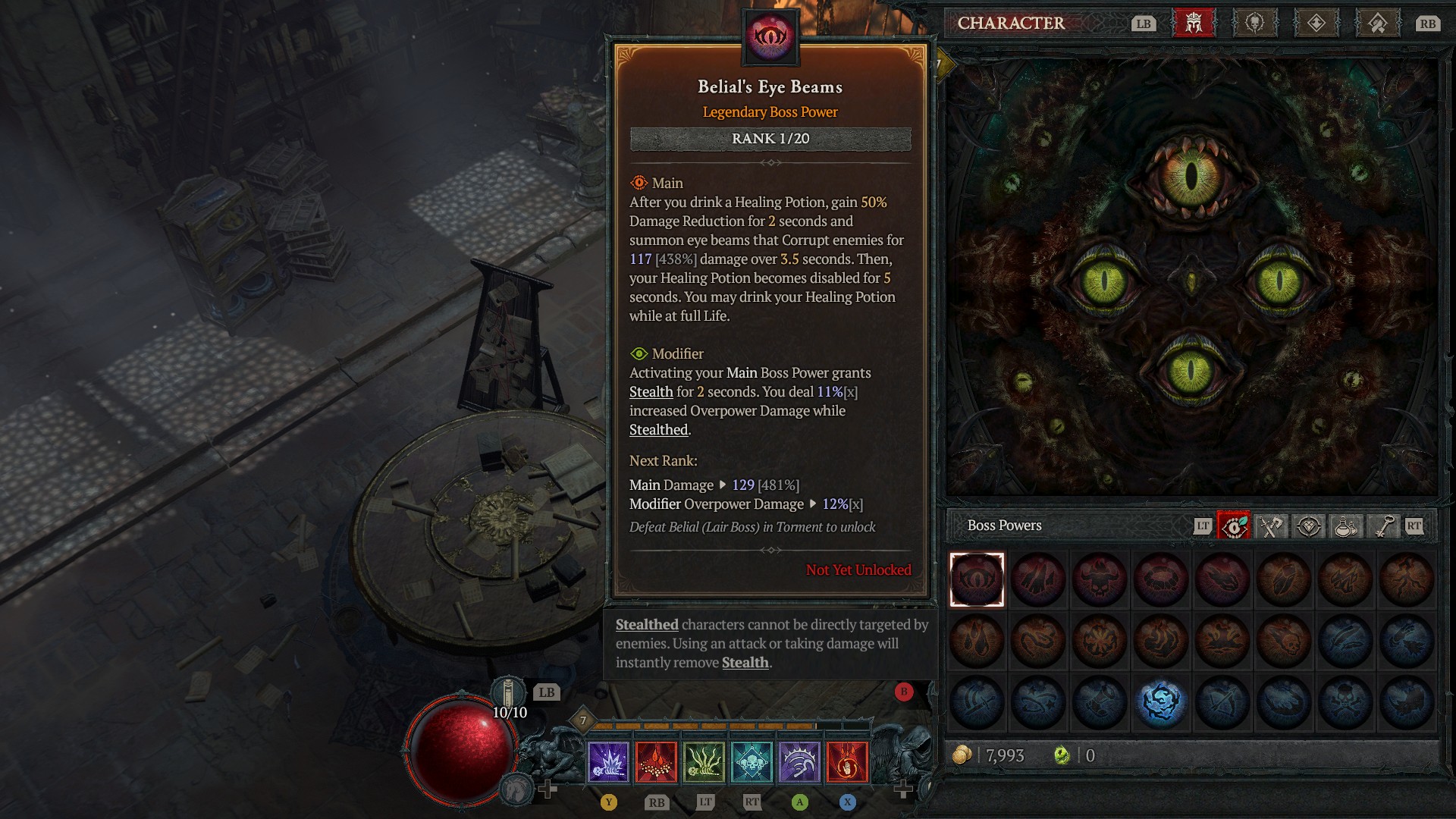The image size is (1456, 819).
Task: Select the green vines skill bound to LT
Action: tap(704, 764)
